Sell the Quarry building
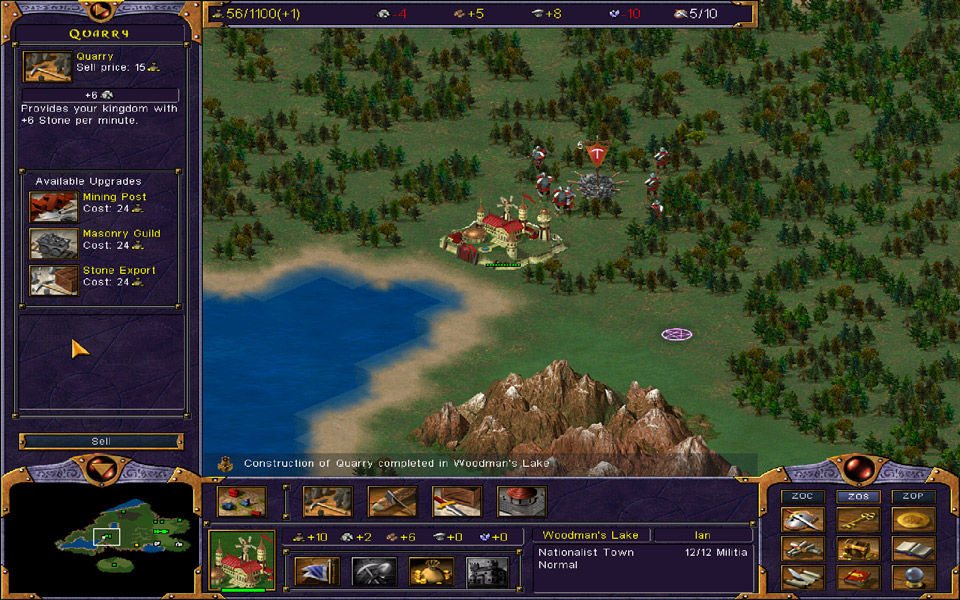 click(x=101, y=441)
